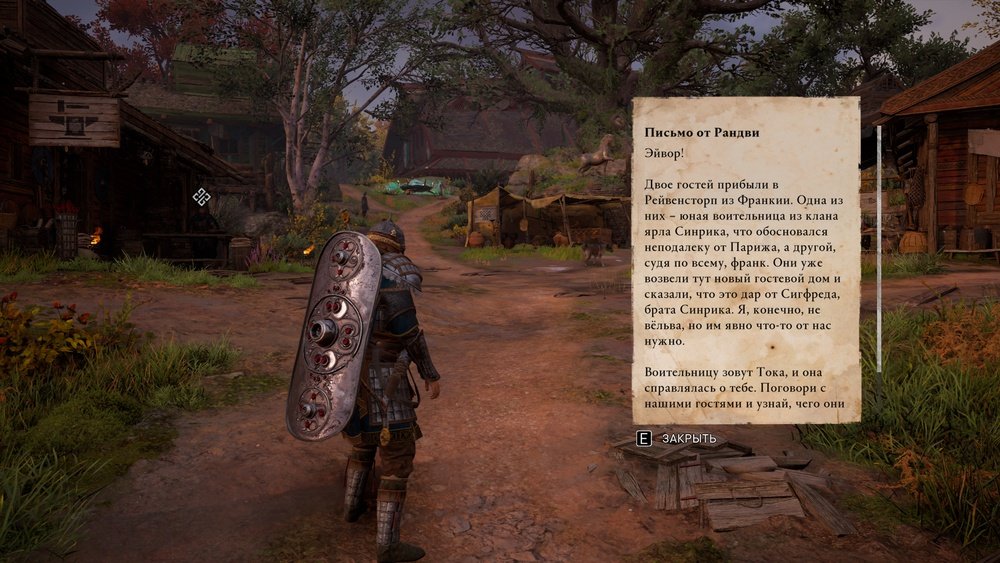The width and height of the screenshot is (1000, 563).
Task: Select the diamond-shaped objective marker
Action: (201, 197)
